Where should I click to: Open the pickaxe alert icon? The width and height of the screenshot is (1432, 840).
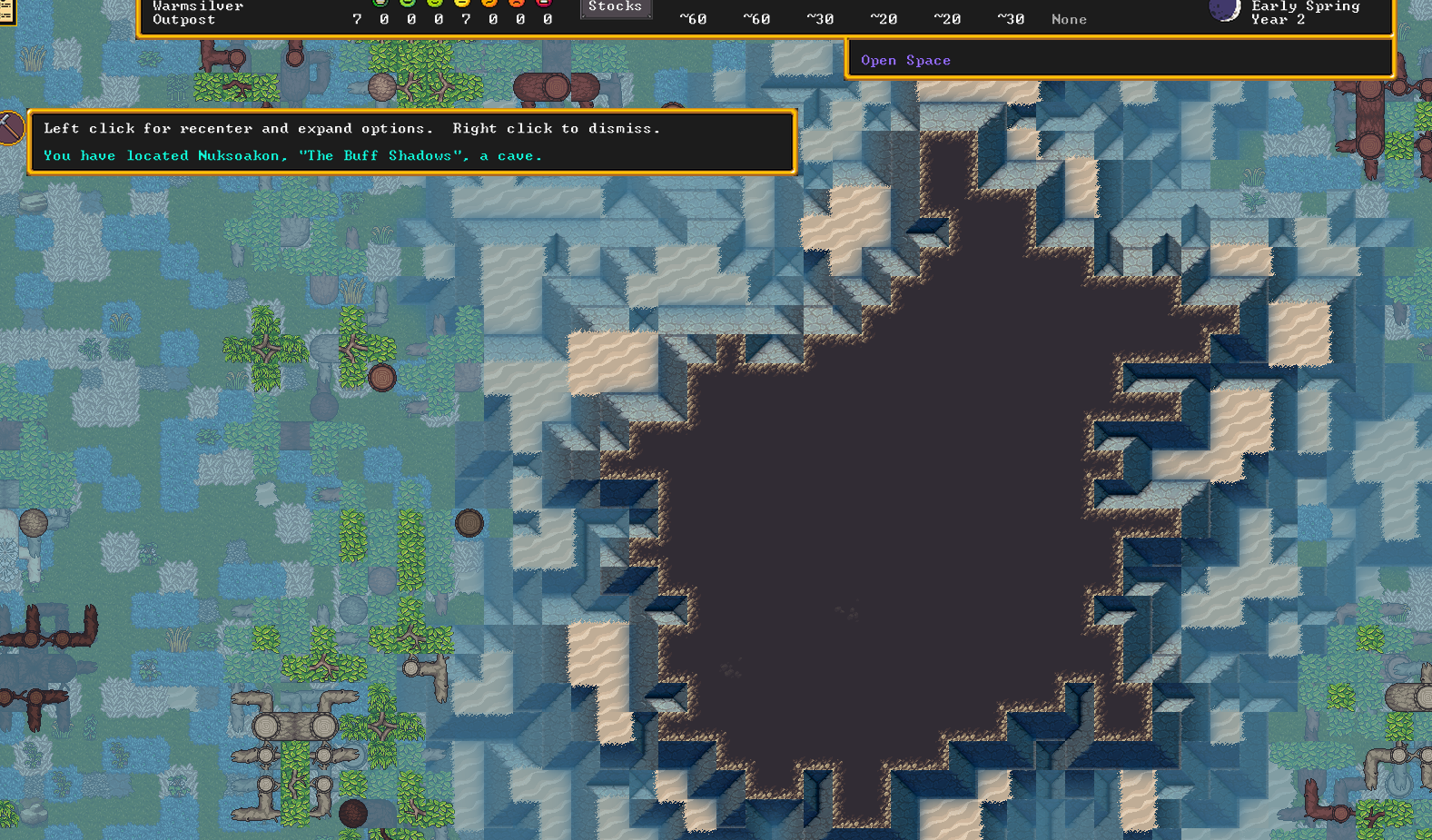click(9, 128)
